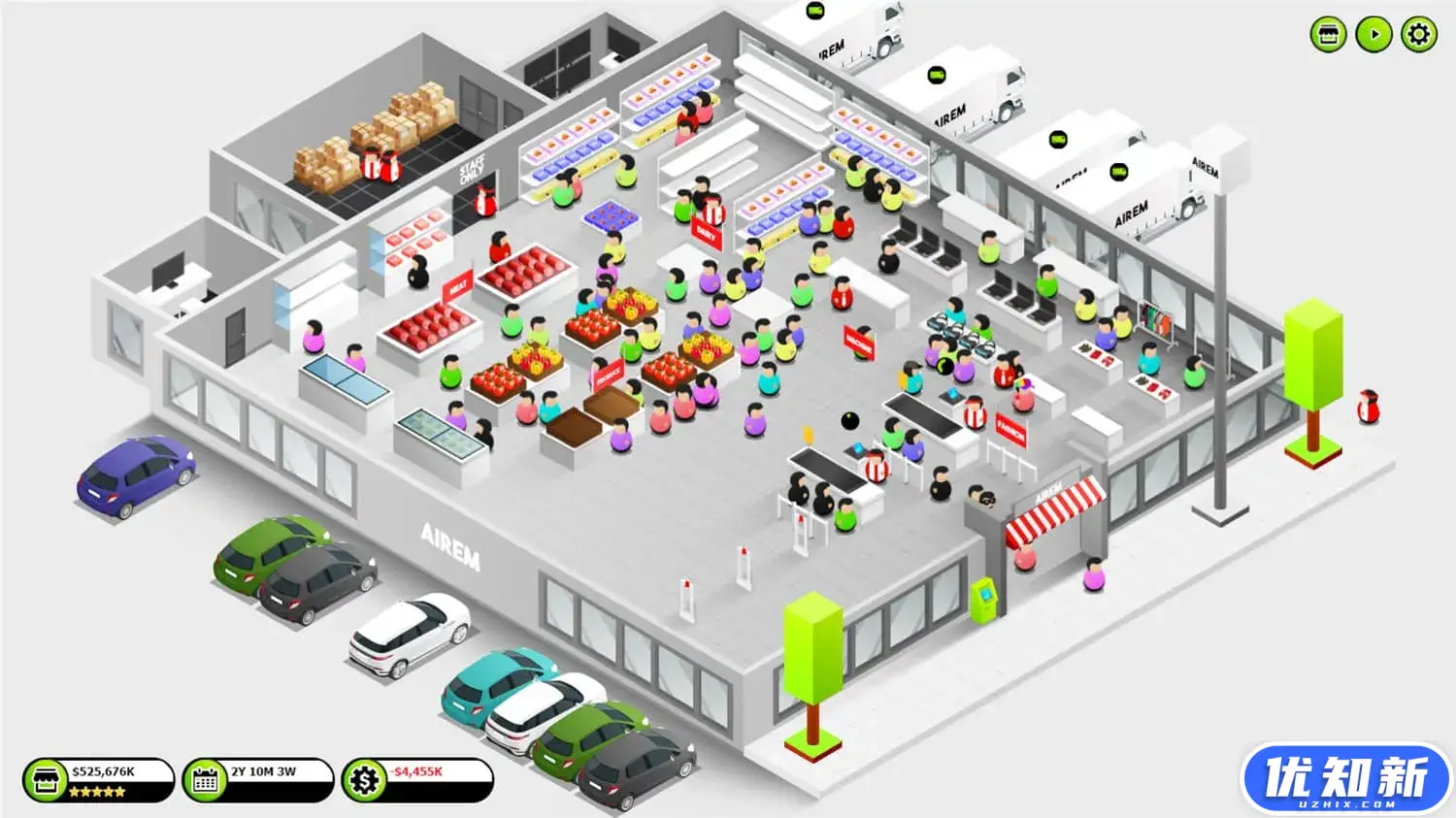The image size is (1456, 818).
Task: Select the MEAT department sign
Action: coord(458,283)
